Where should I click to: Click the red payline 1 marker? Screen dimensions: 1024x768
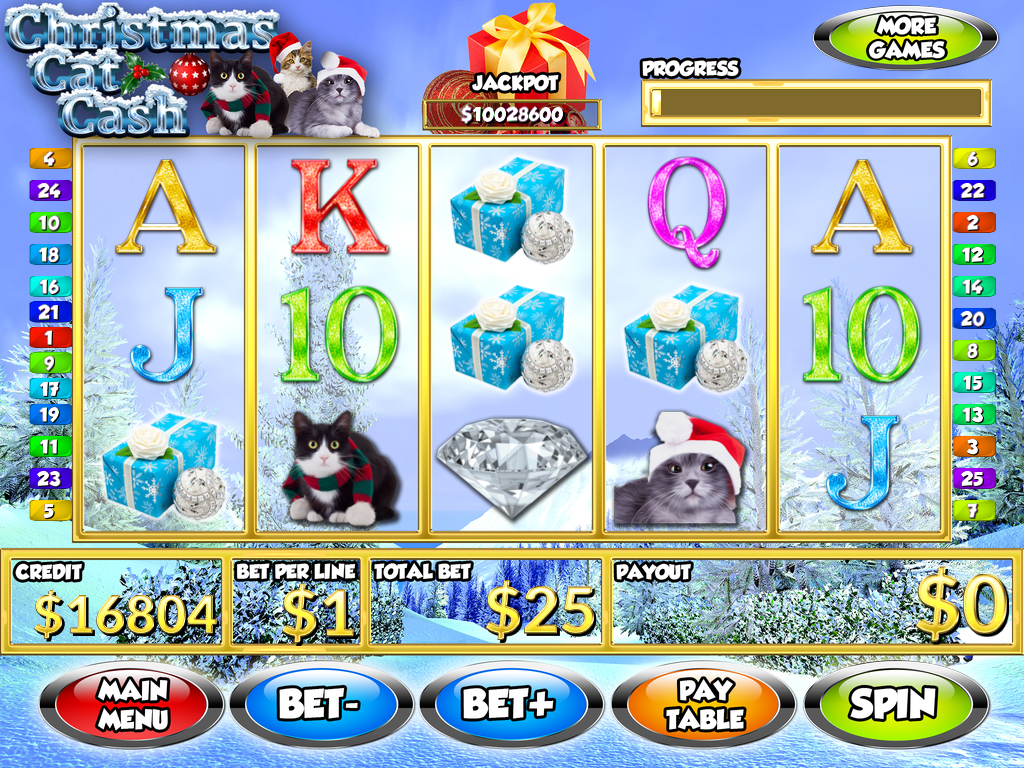49,337
